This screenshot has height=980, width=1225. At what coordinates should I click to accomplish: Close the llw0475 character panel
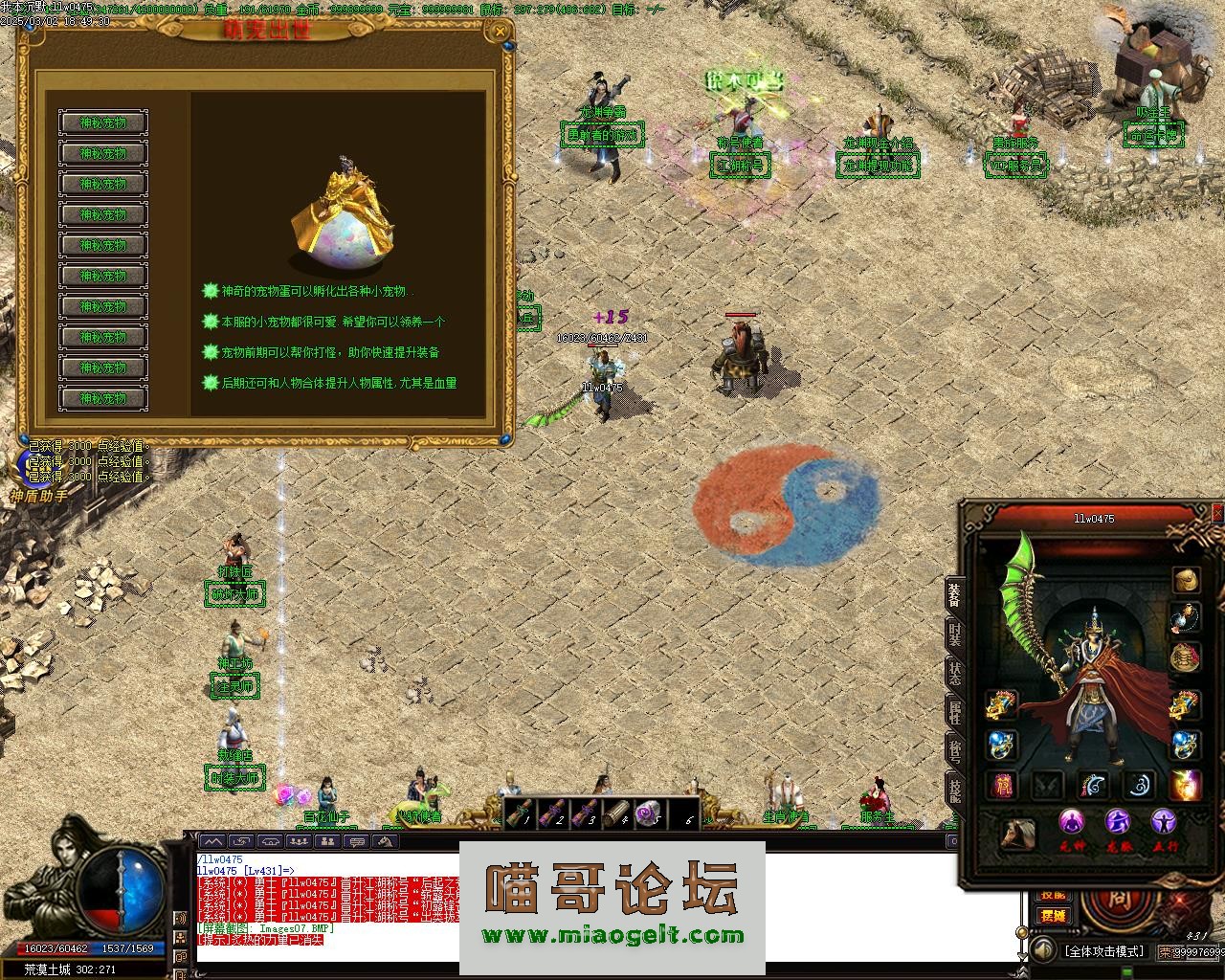click(x=1217, y=514)
